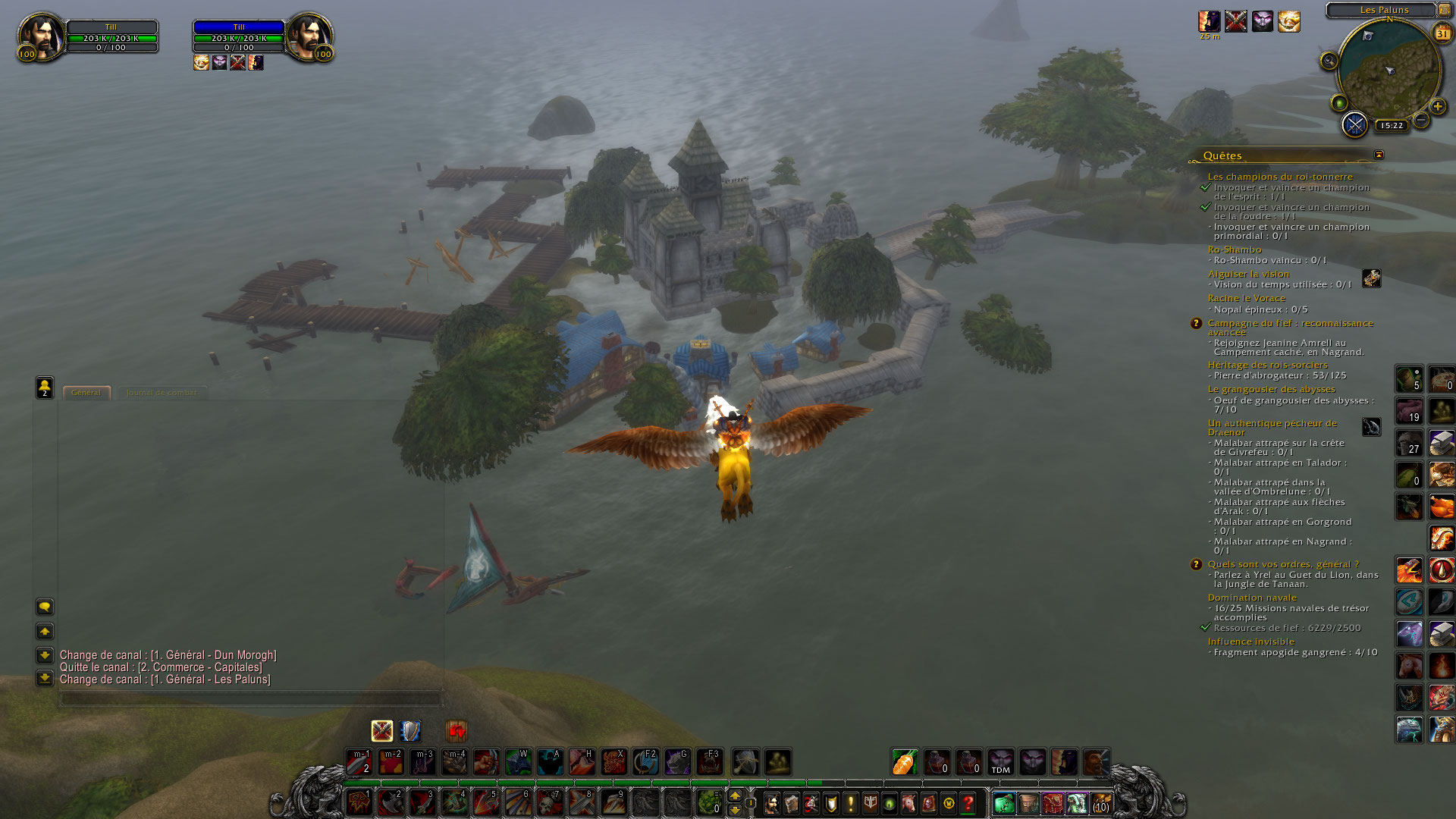Collapse the Quêtes tracker panel
Image resolution: width=1456 pixels, height=819 pixels.
point(1379,155)
